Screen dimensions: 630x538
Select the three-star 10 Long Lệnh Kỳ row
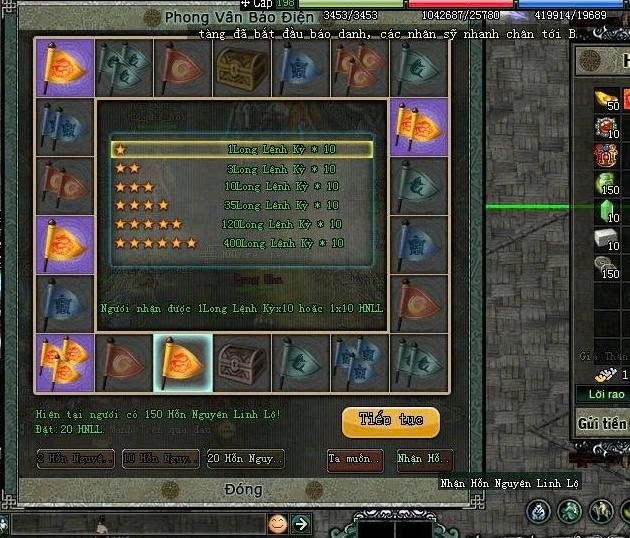(x=242, y=186)
